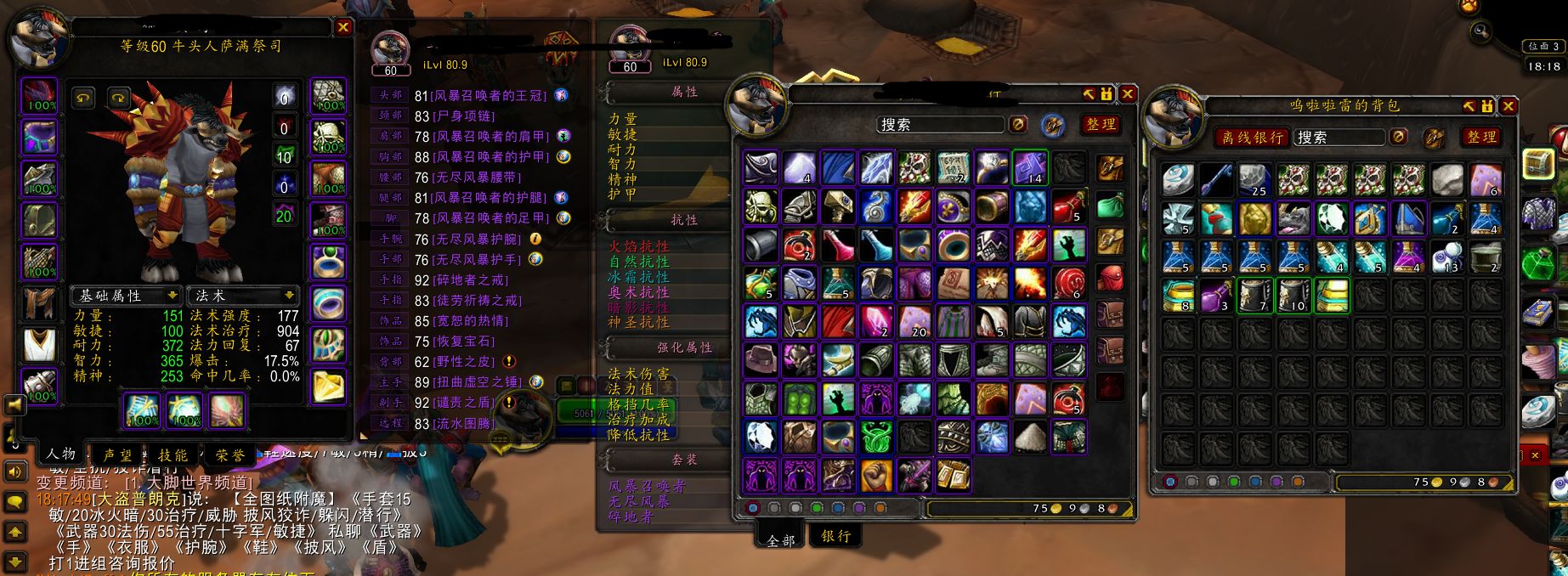Select the white powder pile item

pyautogui.click(x=1031, y=437)
